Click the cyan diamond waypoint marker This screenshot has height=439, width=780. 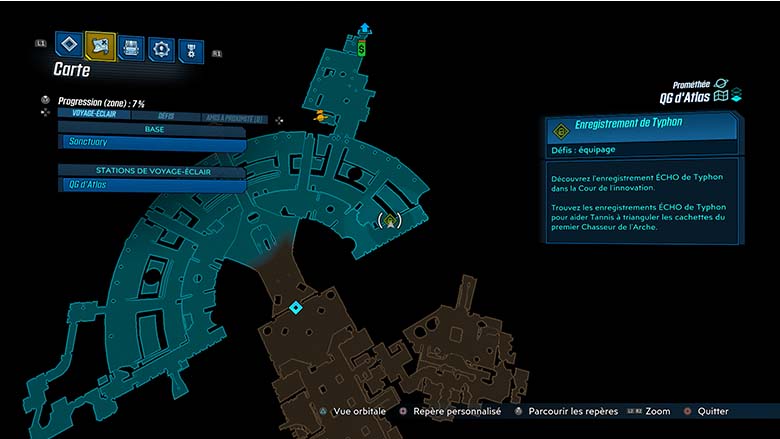coord(295,307)
